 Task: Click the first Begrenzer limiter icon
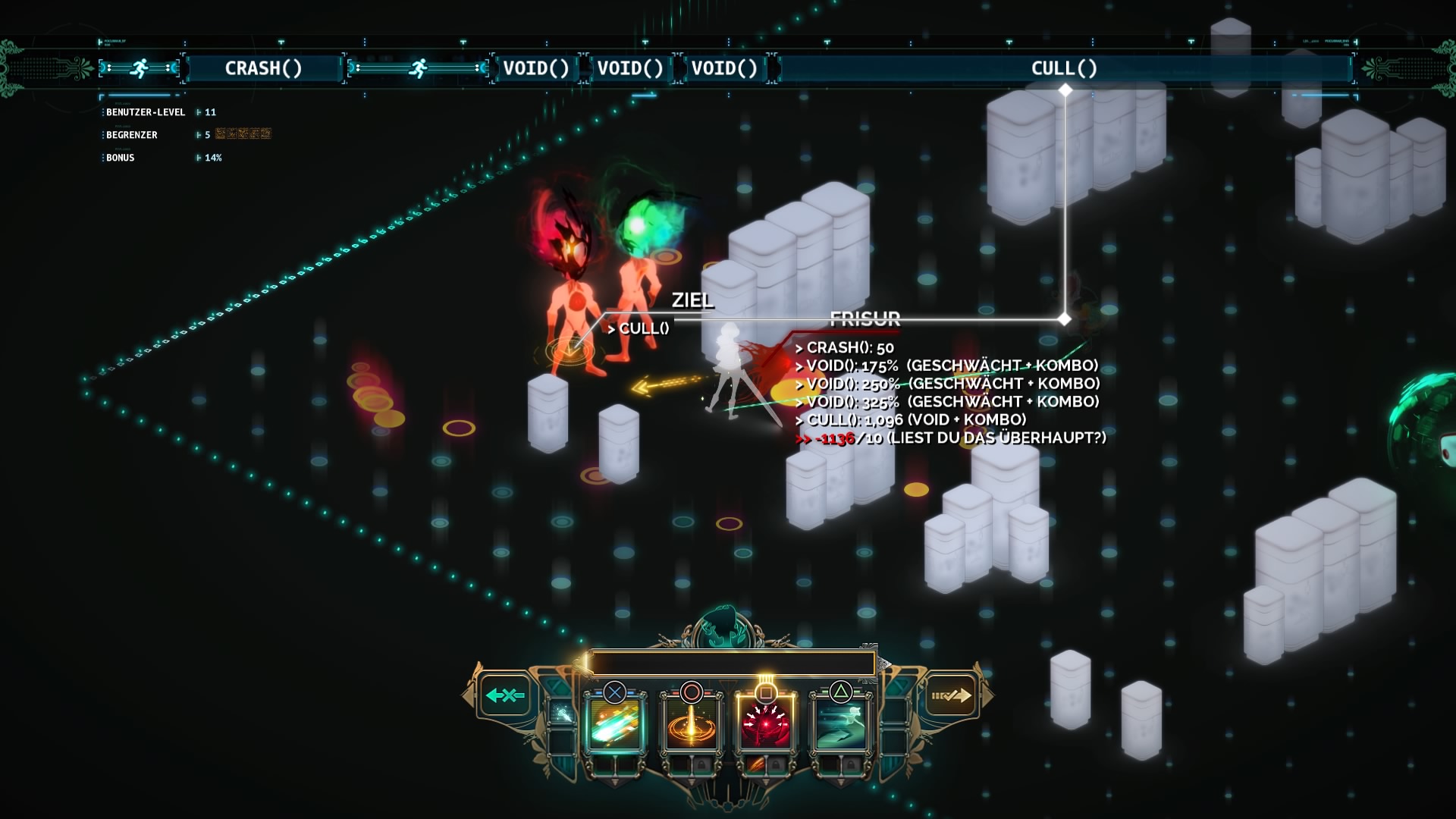(221, 134)
